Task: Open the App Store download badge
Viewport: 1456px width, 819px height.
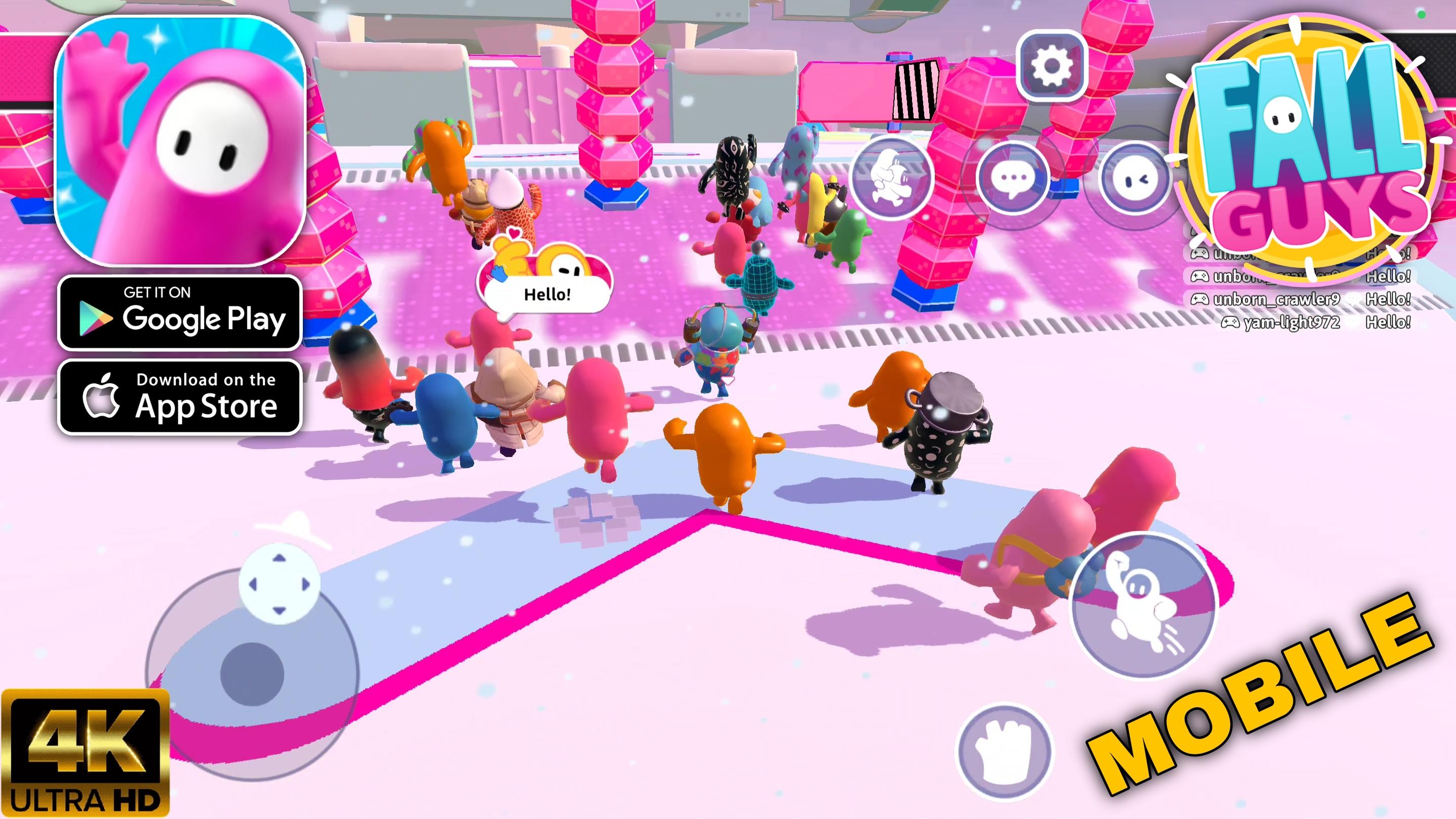Action: 180,399
